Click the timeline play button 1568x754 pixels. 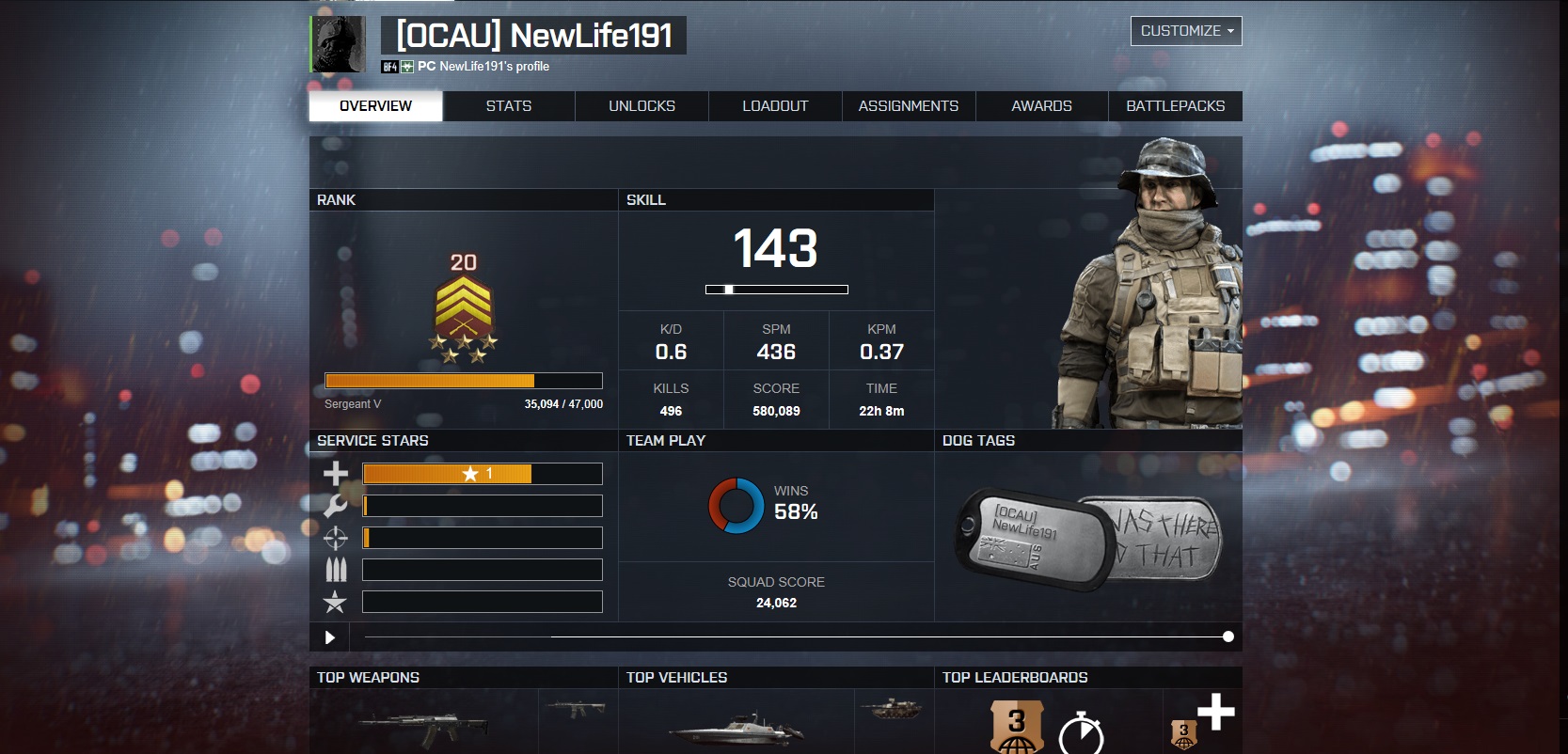point(329,637)
